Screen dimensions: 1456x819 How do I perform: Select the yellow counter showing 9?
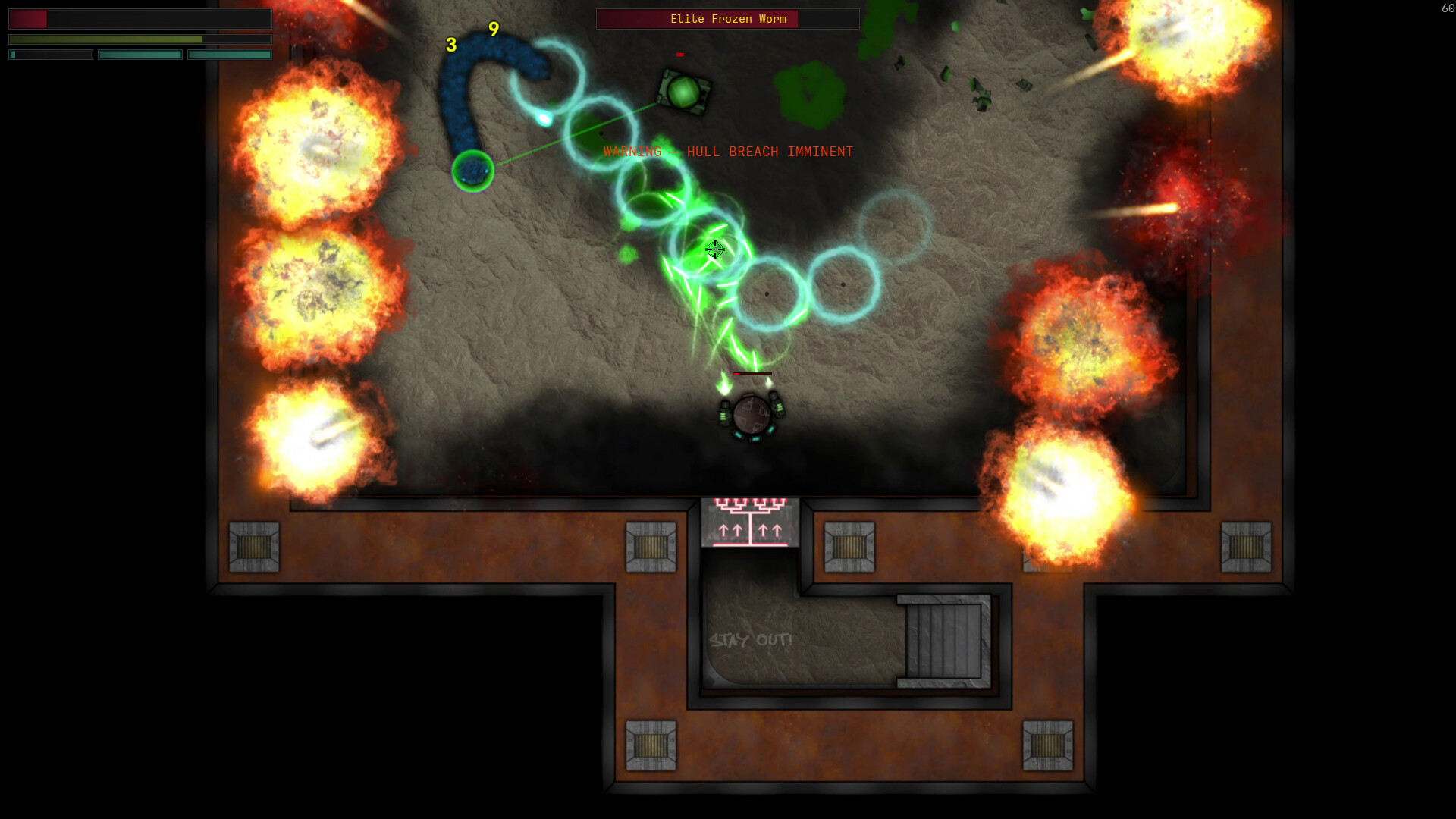pos(493,30)
